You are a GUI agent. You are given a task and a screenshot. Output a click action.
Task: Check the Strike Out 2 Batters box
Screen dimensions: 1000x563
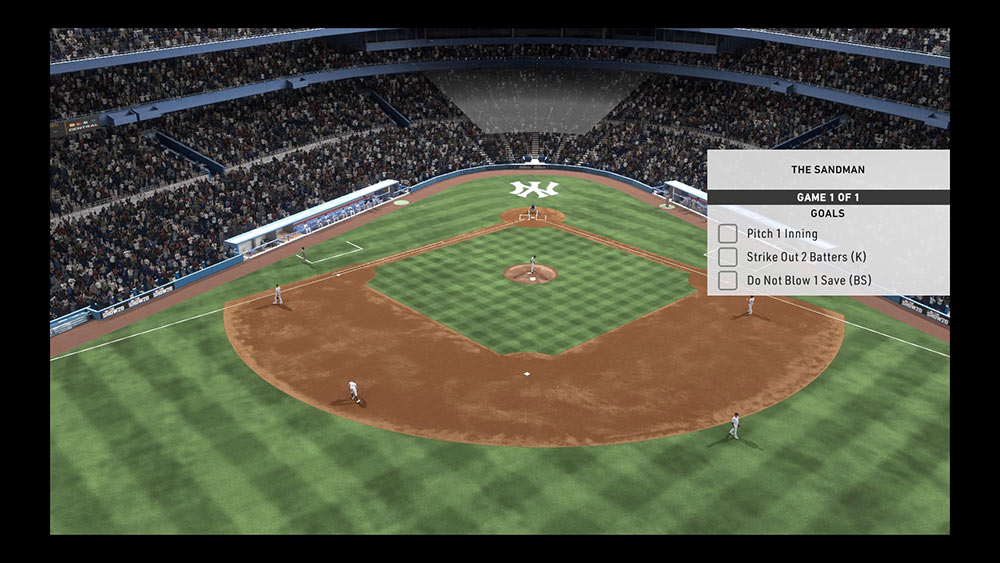point(728,257)
